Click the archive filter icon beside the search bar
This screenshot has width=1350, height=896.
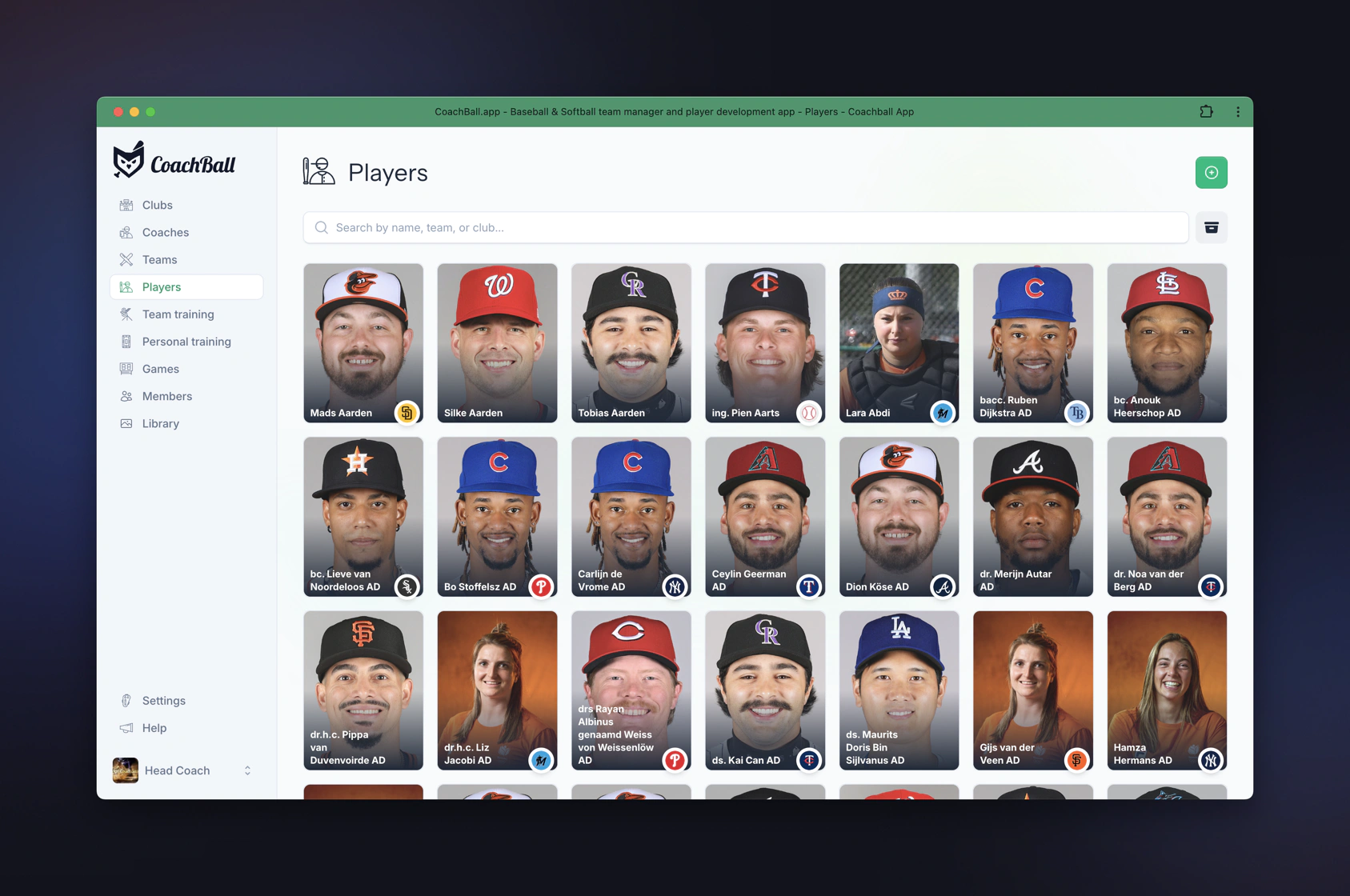[1212, 227]
